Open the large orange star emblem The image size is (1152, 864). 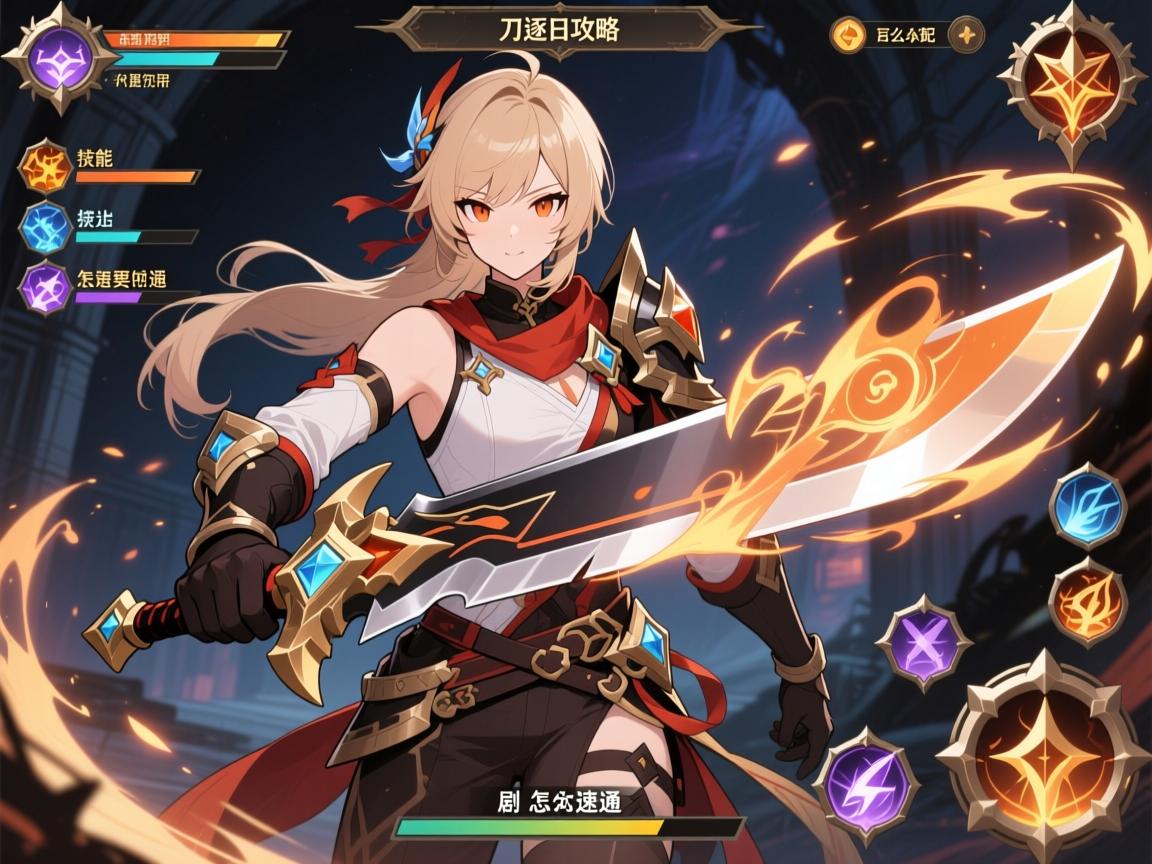click(x=1071, y=82)
